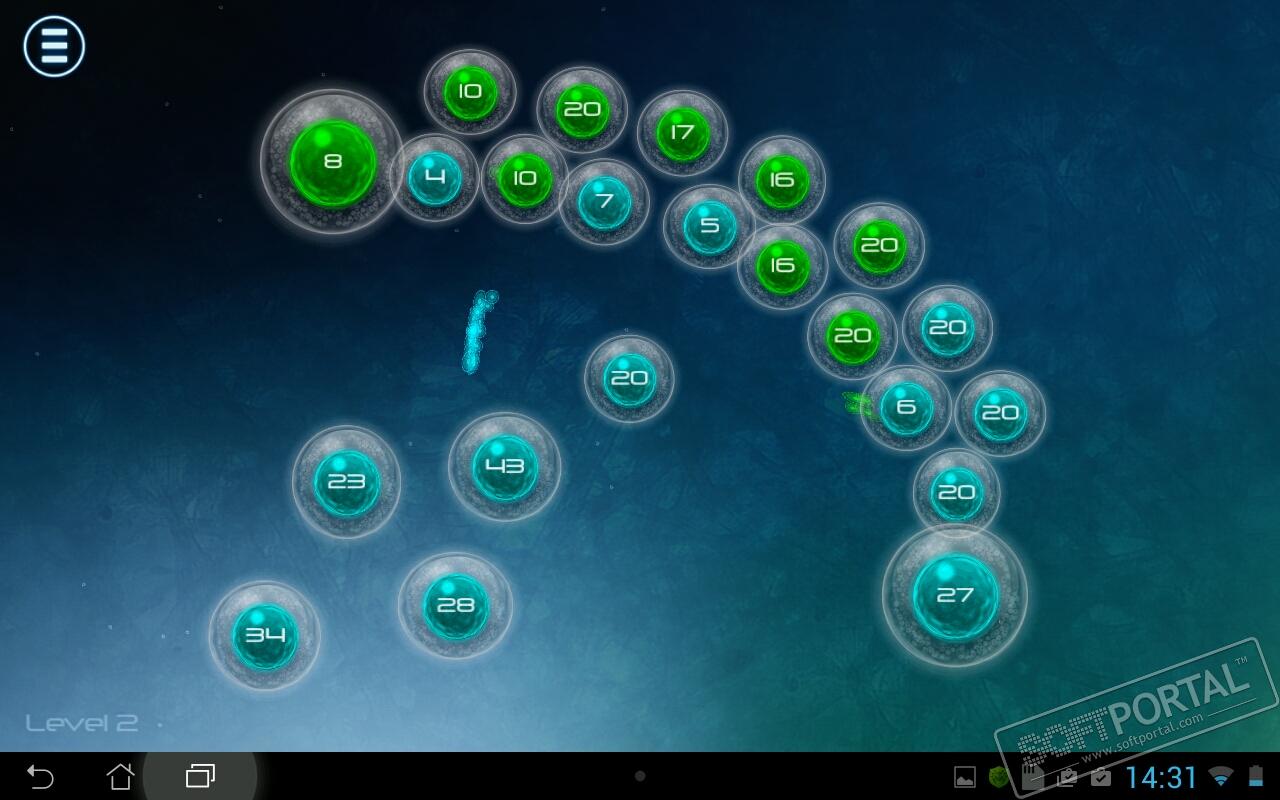This screenshot has height=800, width=1280.
Task: Tap the cyan cell numbered 34
Action: (x=265, y=635)
